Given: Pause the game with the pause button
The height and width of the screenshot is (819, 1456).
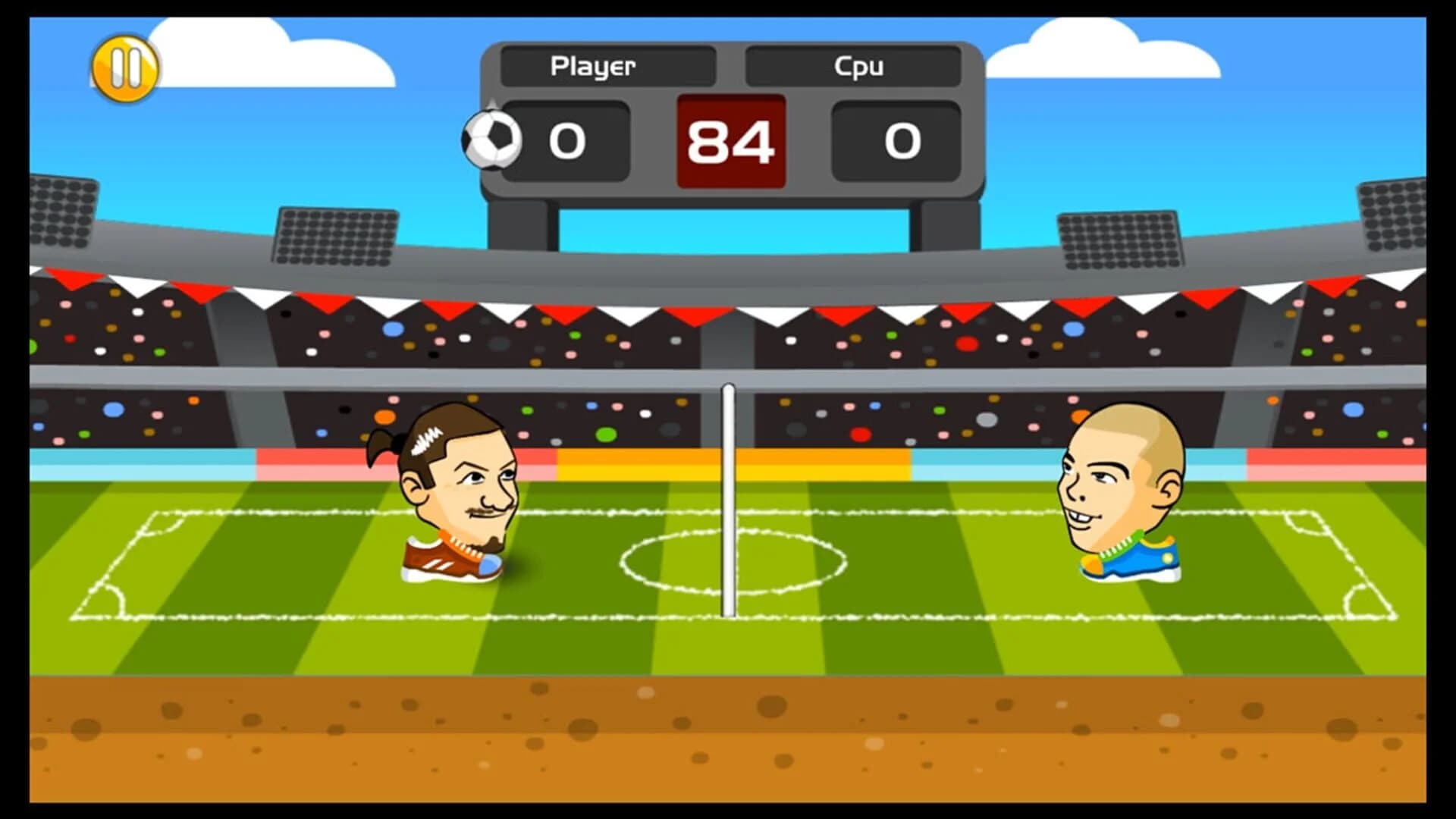Looking at the screenshot, I should 125,67.
